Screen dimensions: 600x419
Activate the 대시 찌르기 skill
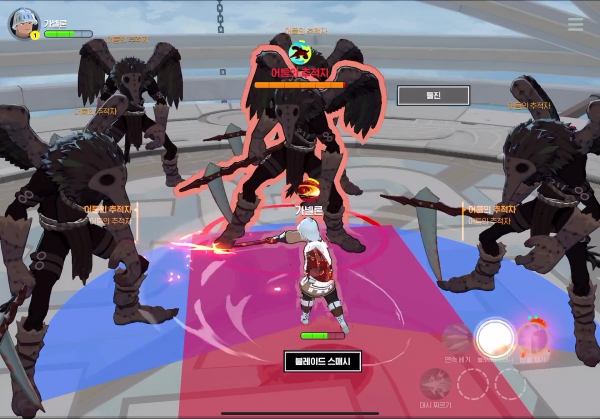(435, 383)
